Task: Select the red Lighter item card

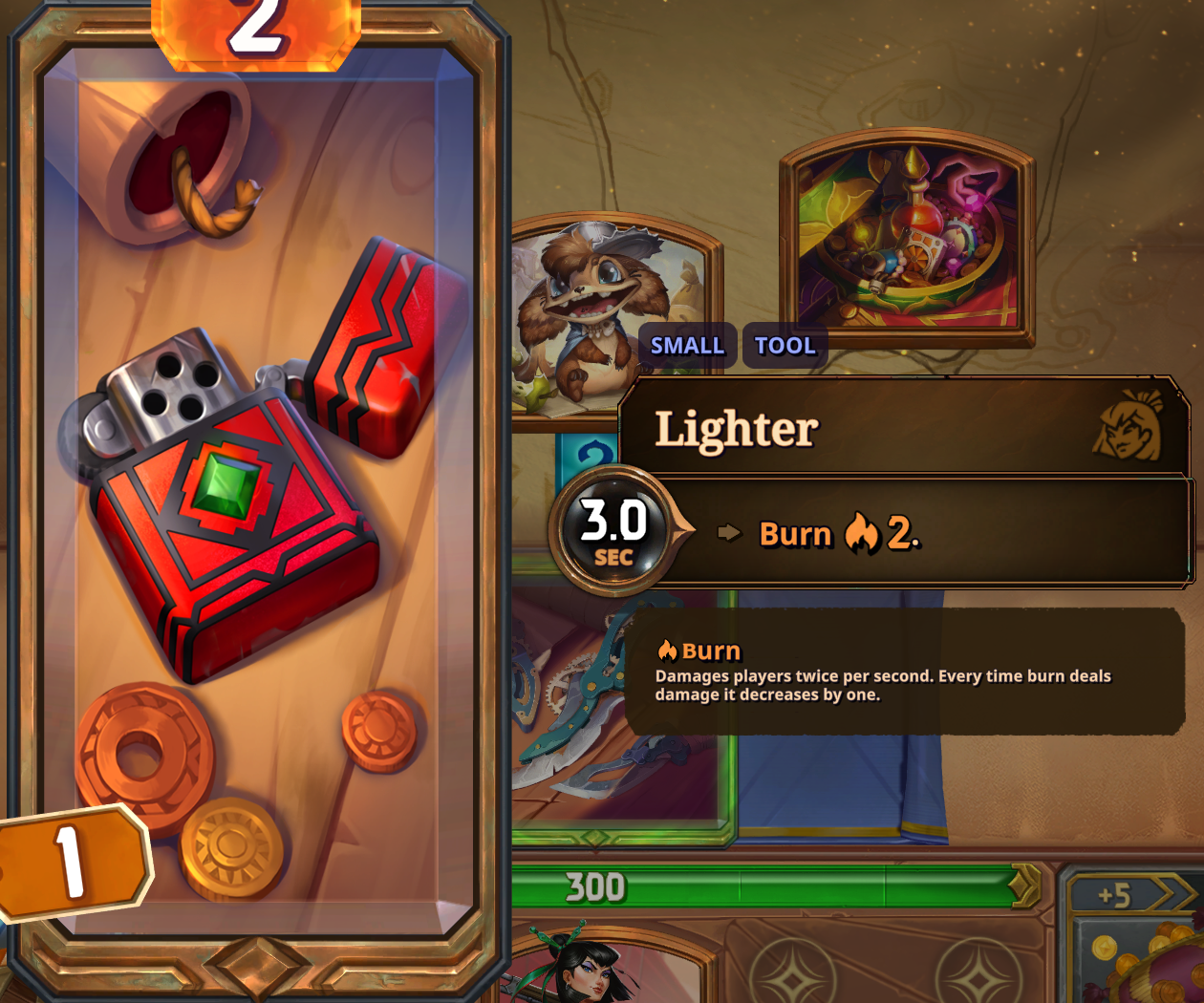Action: click(x=256, y=497)
